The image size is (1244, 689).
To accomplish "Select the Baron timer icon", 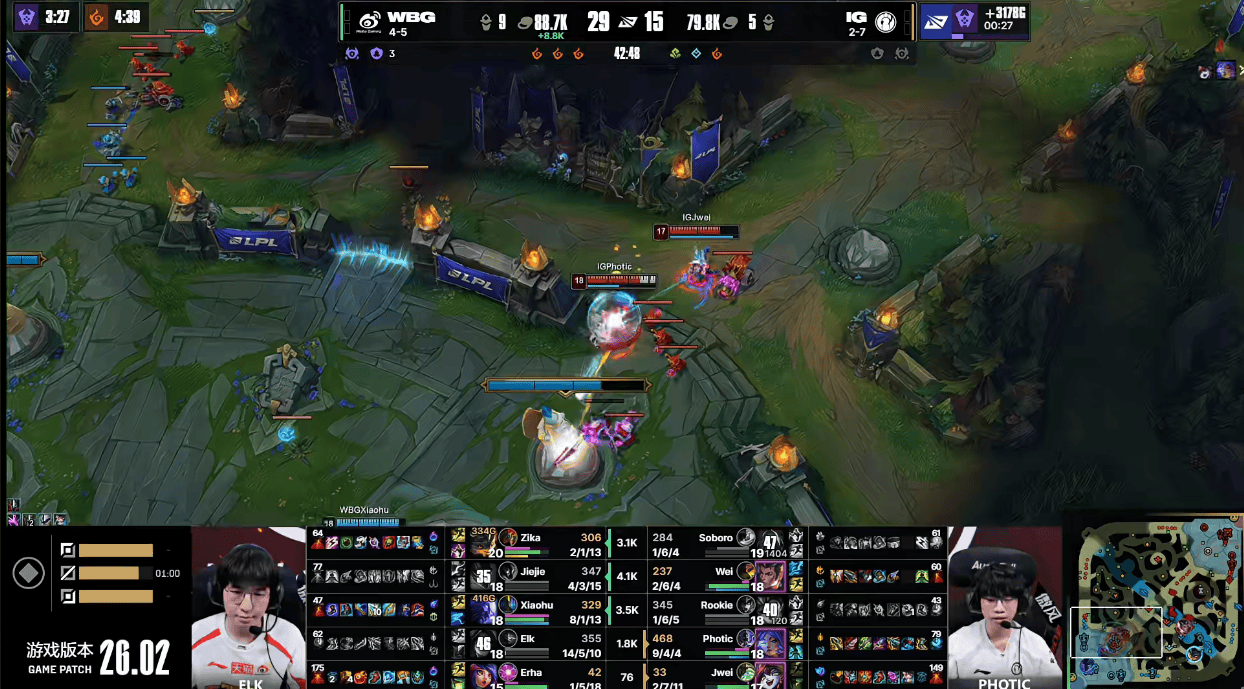I will 25,17.
